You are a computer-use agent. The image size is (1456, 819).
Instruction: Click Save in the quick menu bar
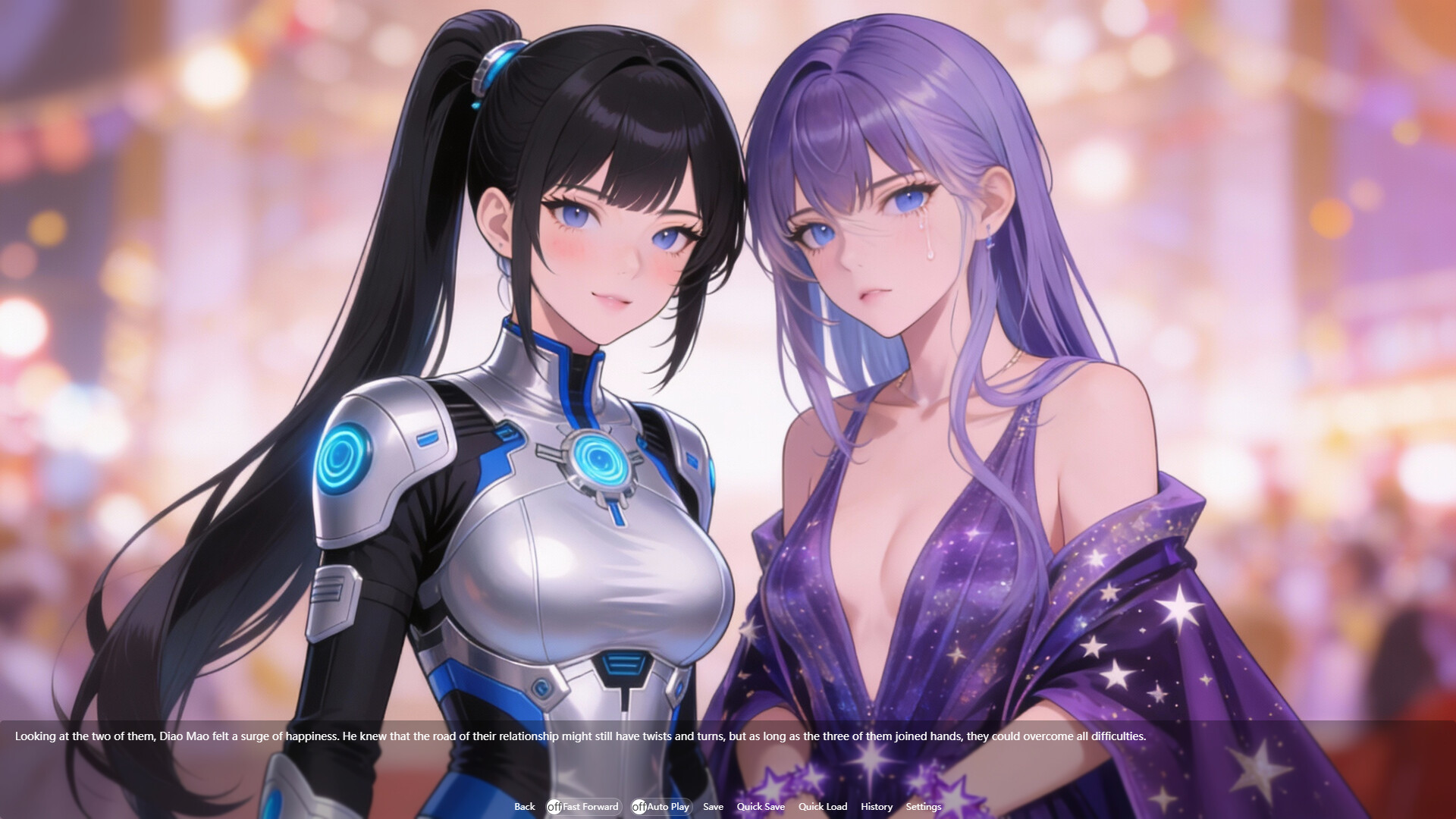713,807
